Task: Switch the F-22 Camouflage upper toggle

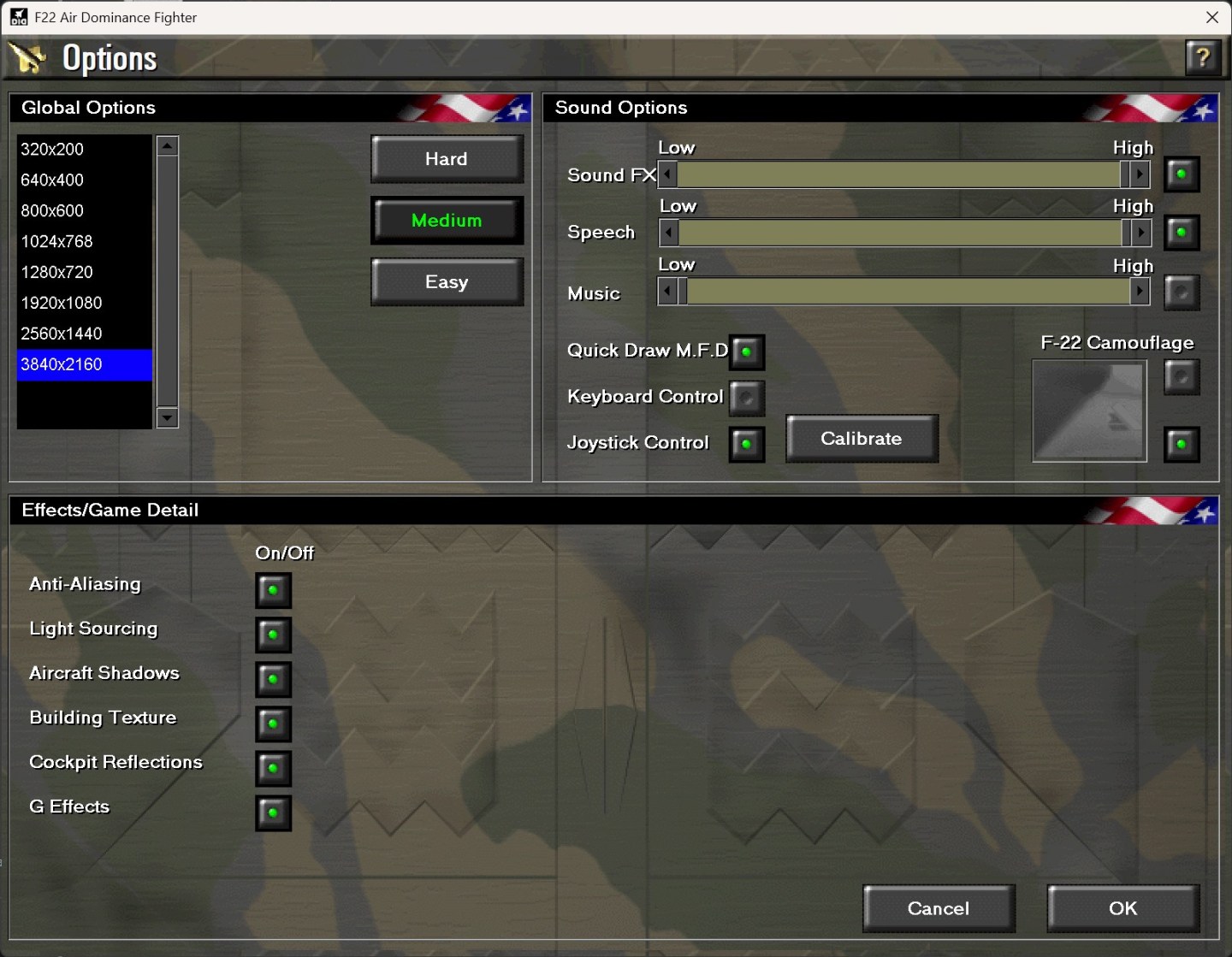Action: point(1182,378)
